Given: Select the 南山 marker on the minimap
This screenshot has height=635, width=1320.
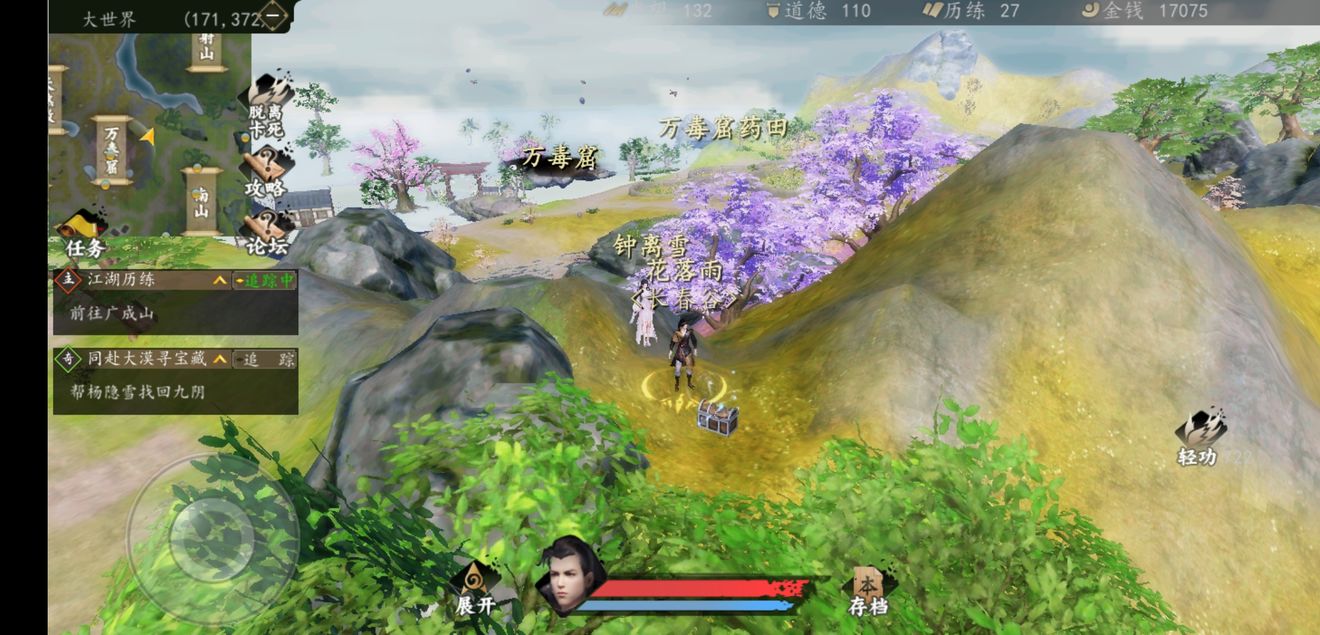Looking at the screenshot, I should [202, 201].
